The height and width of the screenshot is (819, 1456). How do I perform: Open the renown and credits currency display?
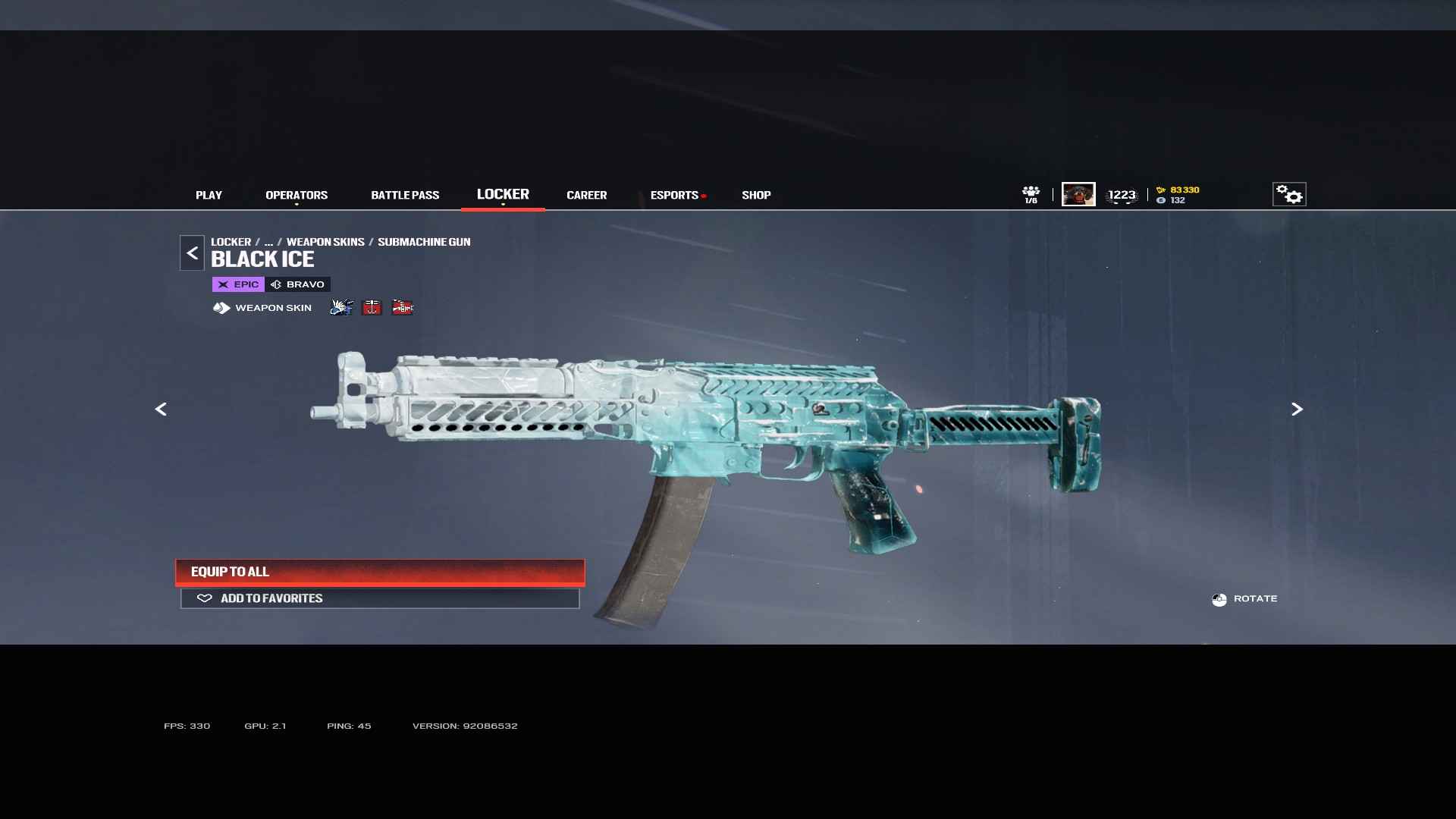coord(1178,195)
